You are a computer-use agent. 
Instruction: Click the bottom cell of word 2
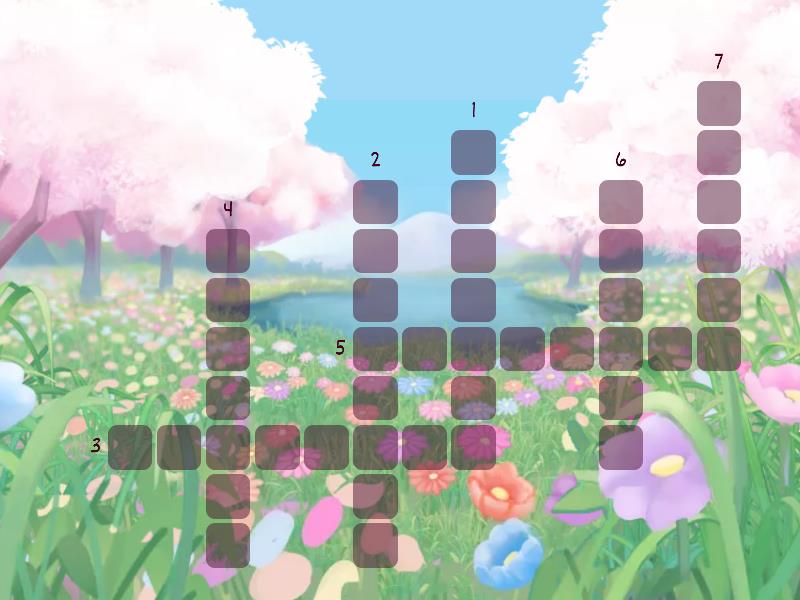(x=375, y=545)
